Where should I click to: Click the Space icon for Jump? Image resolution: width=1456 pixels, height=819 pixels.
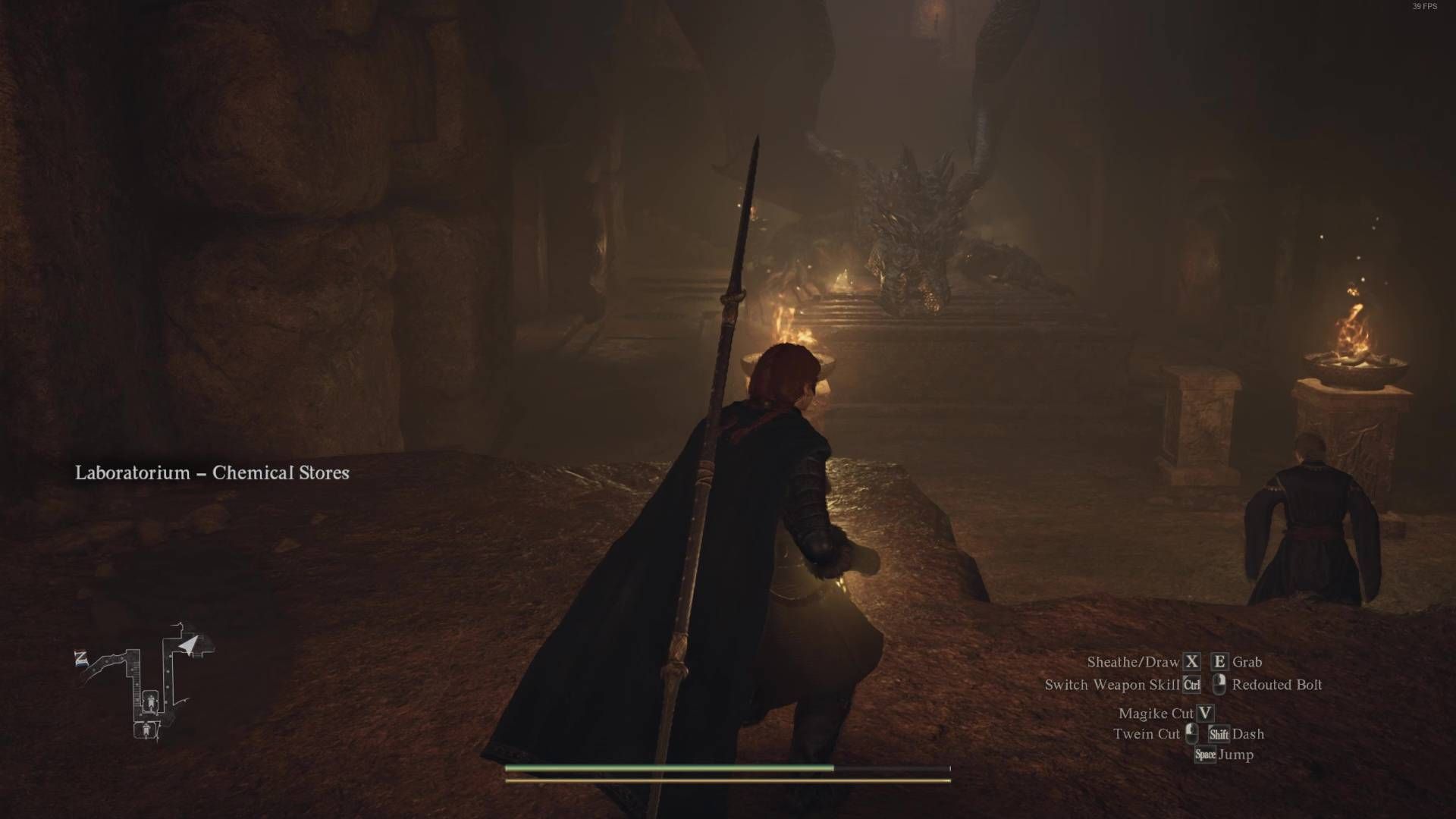tap(1206, 755)
